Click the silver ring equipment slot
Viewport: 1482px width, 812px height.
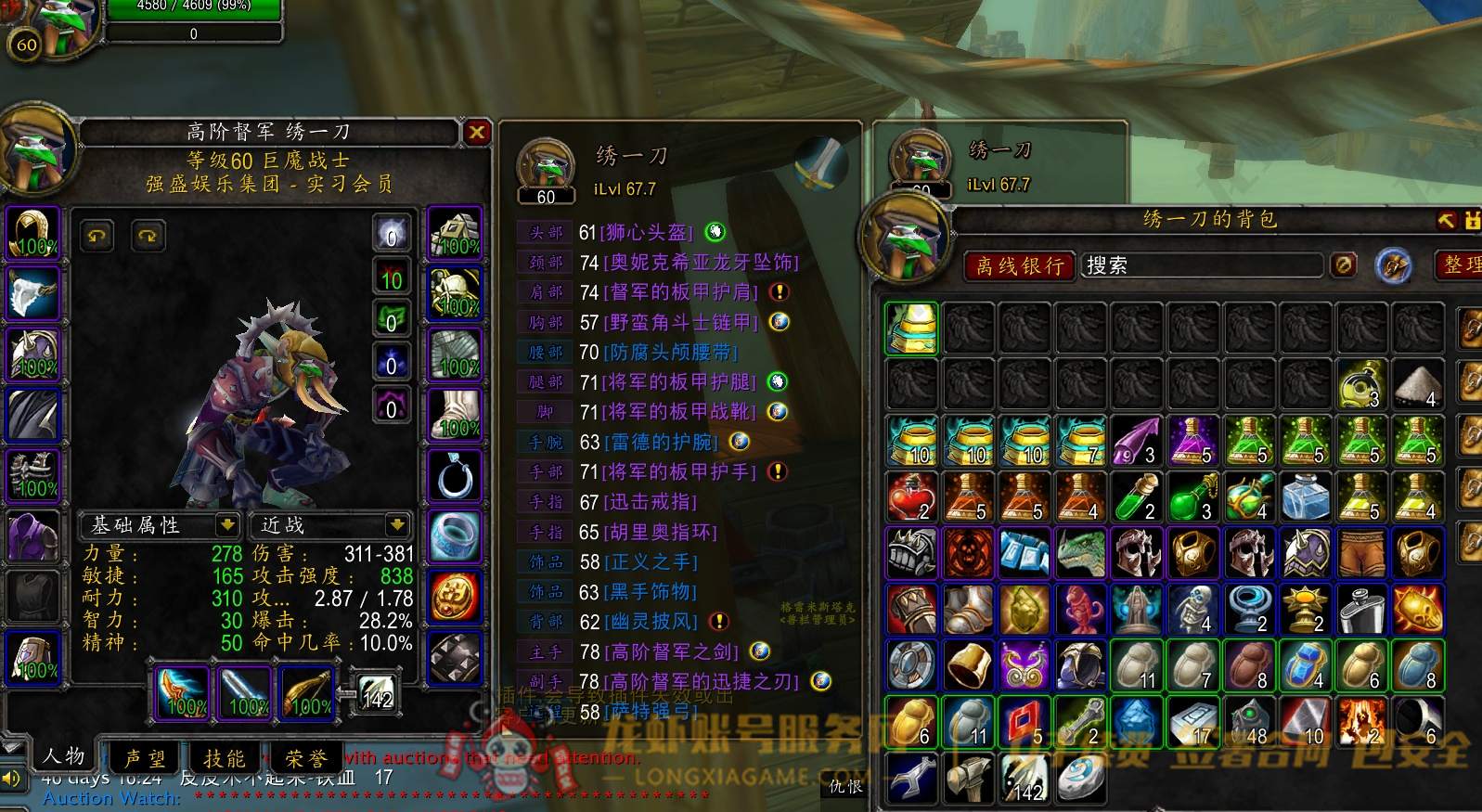(455, 476)
